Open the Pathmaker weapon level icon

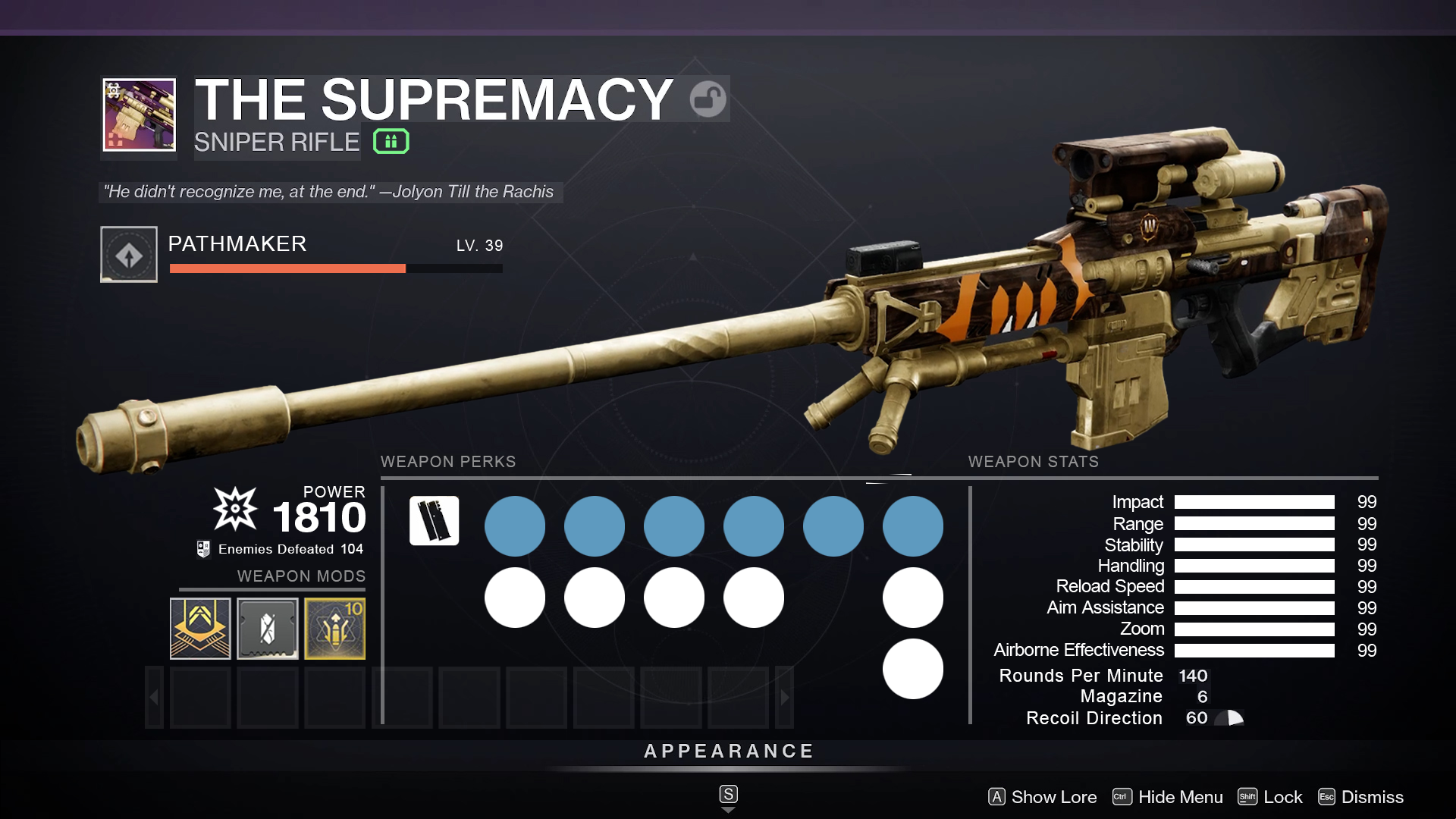click(x=129, y=255)
